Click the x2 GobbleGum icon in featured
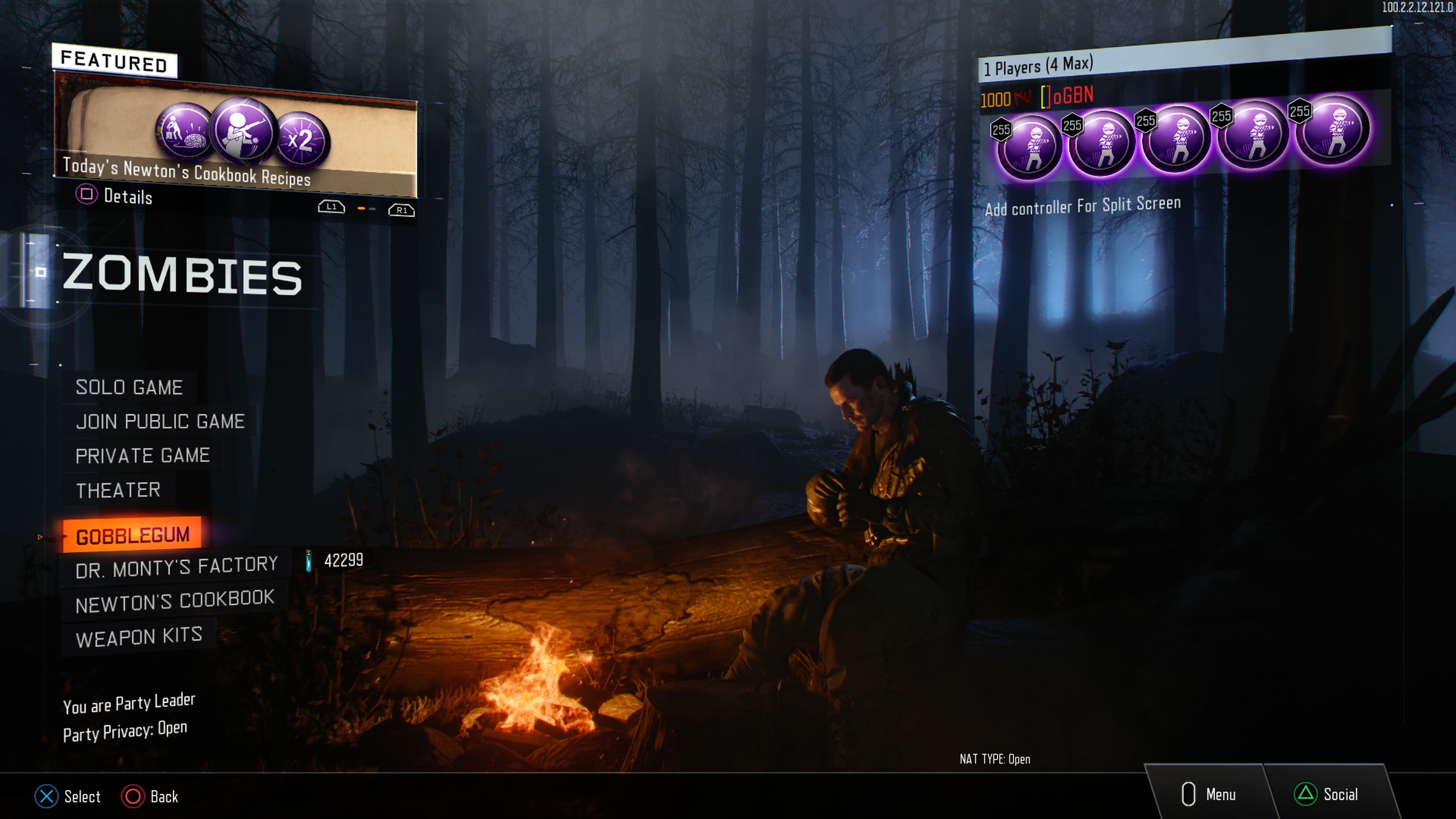 (301, 140)
